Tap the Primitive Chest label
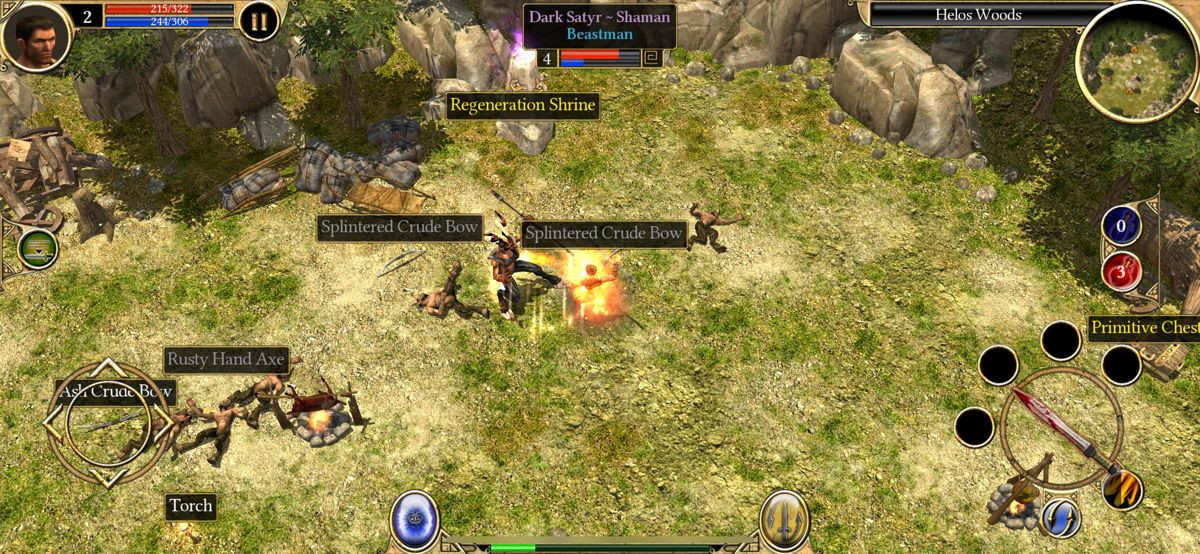Screen dimensions: 1200x554 tap(1144, 328)
